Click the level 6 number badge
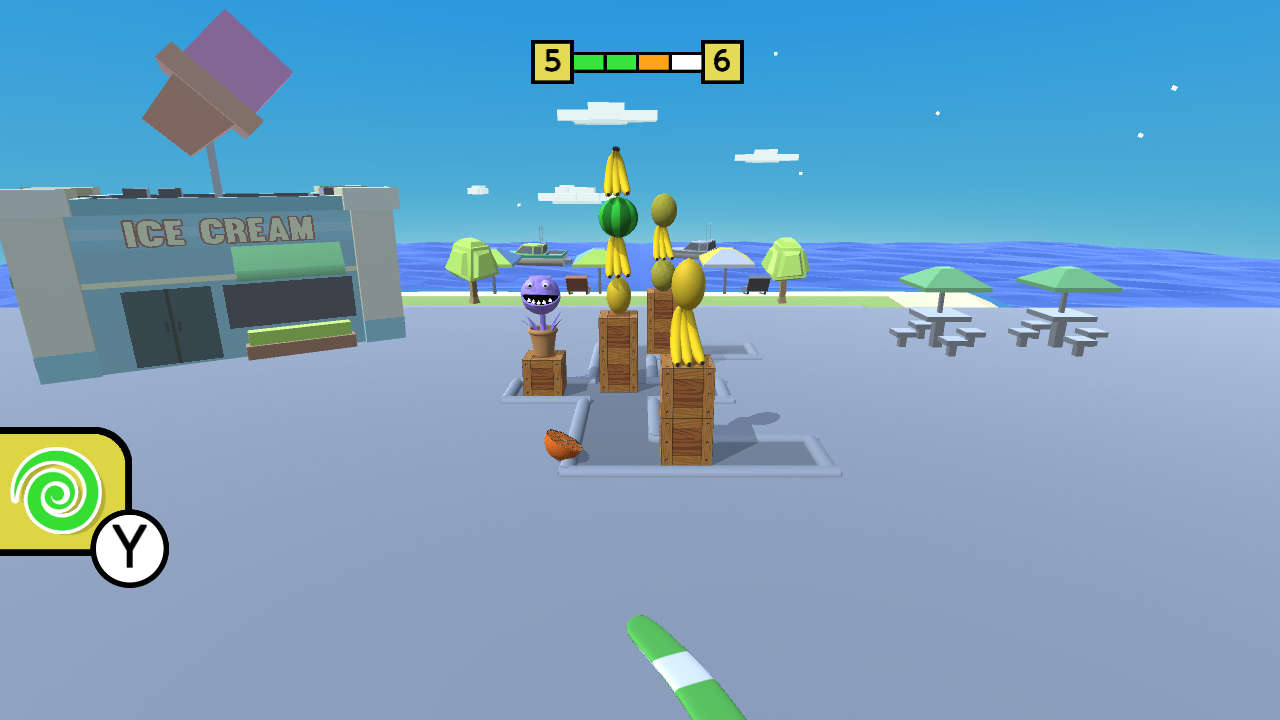Viewport: 1280px width, 720px height. tap(722, 60)
